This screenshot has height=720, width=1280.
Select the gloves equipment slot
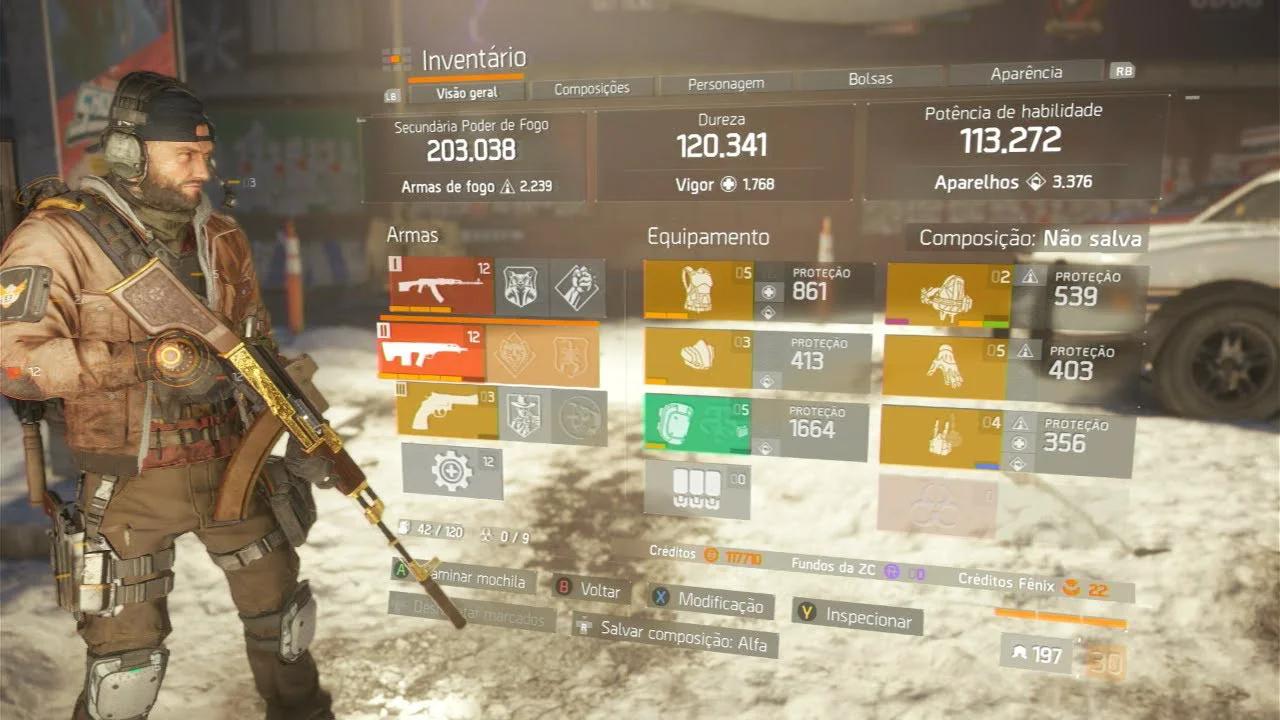pyautogui.click(x=950, y=362)
